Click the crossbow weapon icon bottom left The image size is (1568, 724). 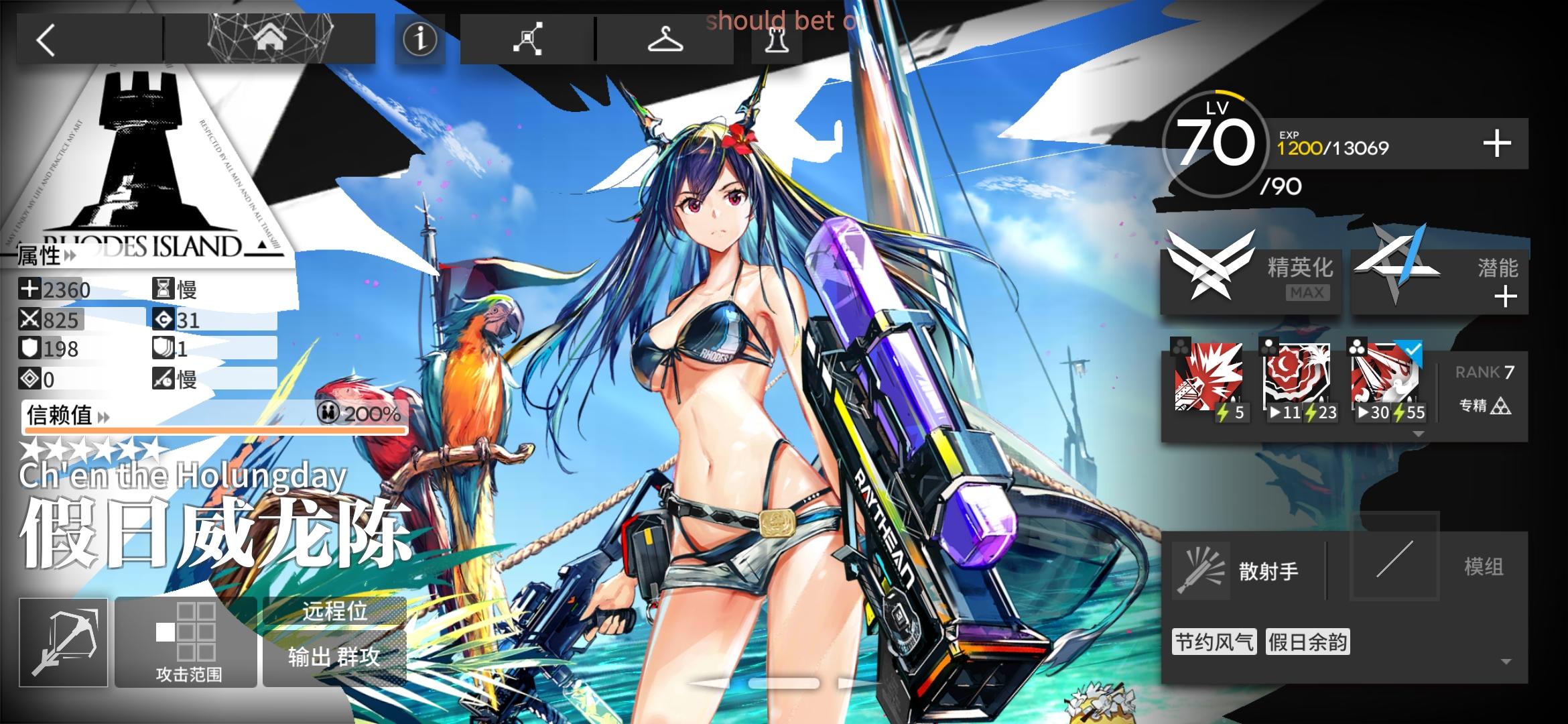point(64,640)
